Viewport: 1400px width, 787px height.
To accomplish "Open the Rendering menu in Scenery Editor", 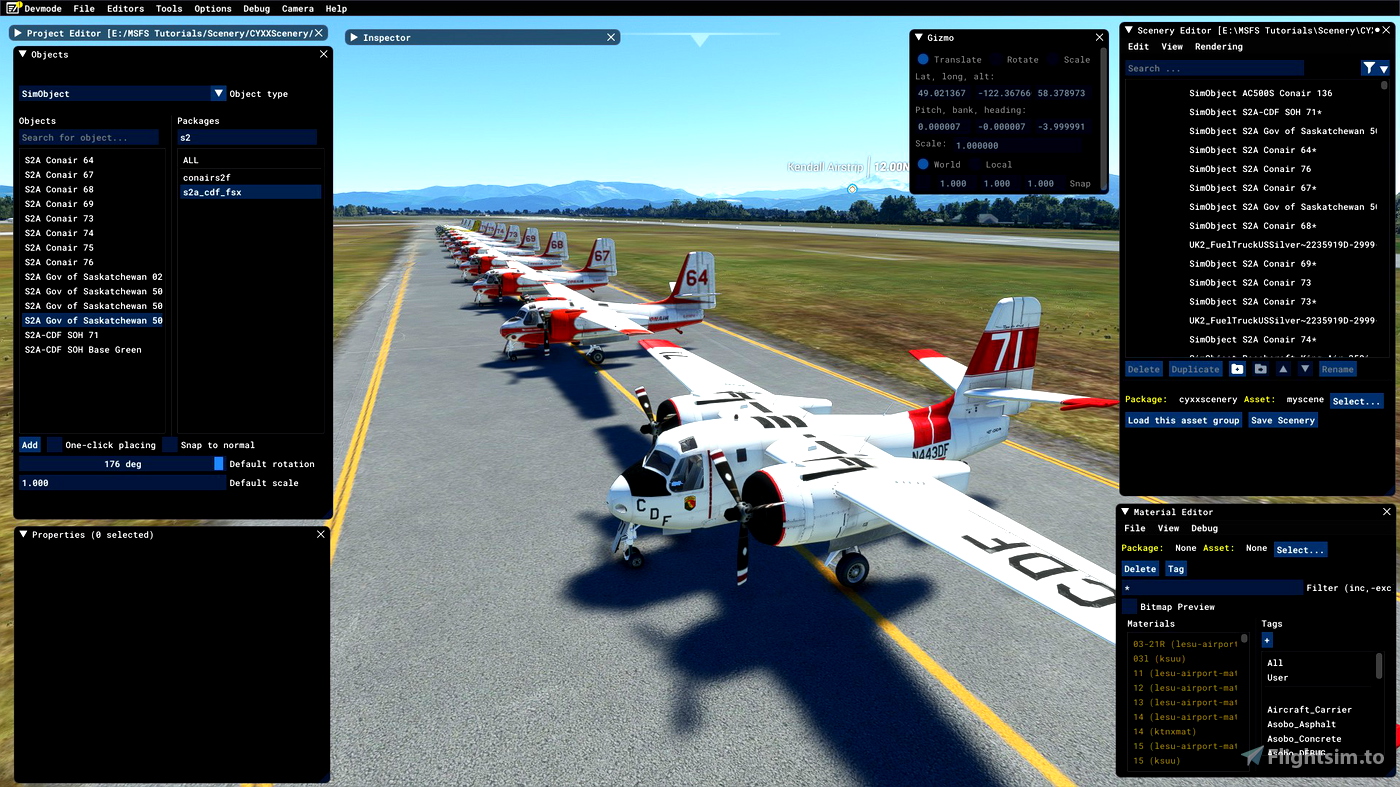I will 1219,46.
